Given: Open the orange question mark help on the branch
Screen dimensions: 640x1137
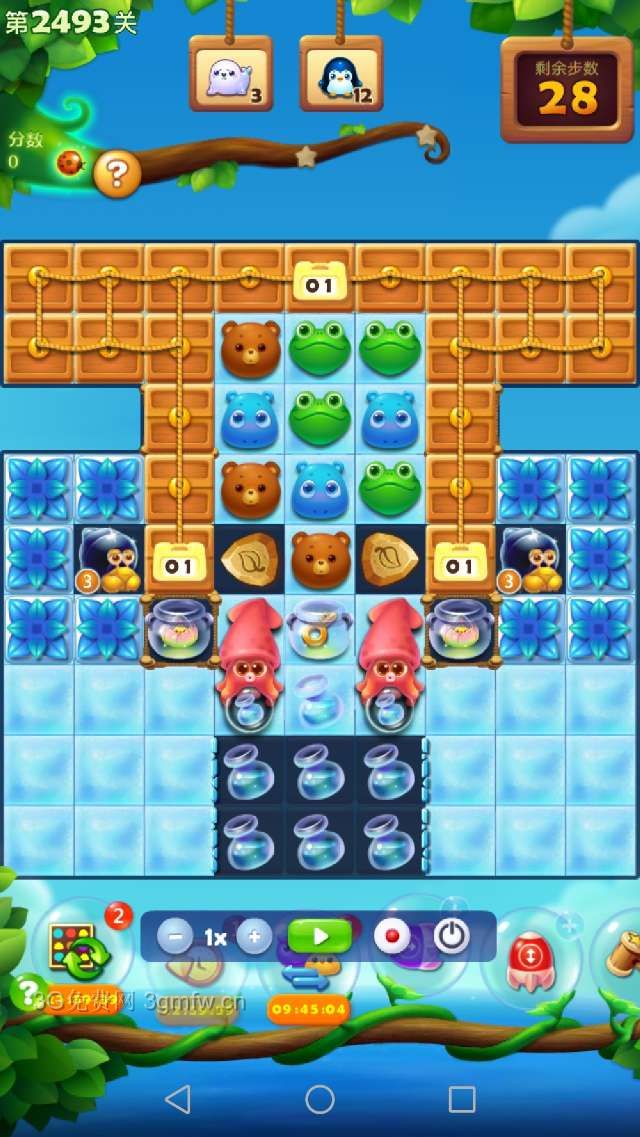Looking at the screenshot, I should click(x=117, y=175).
